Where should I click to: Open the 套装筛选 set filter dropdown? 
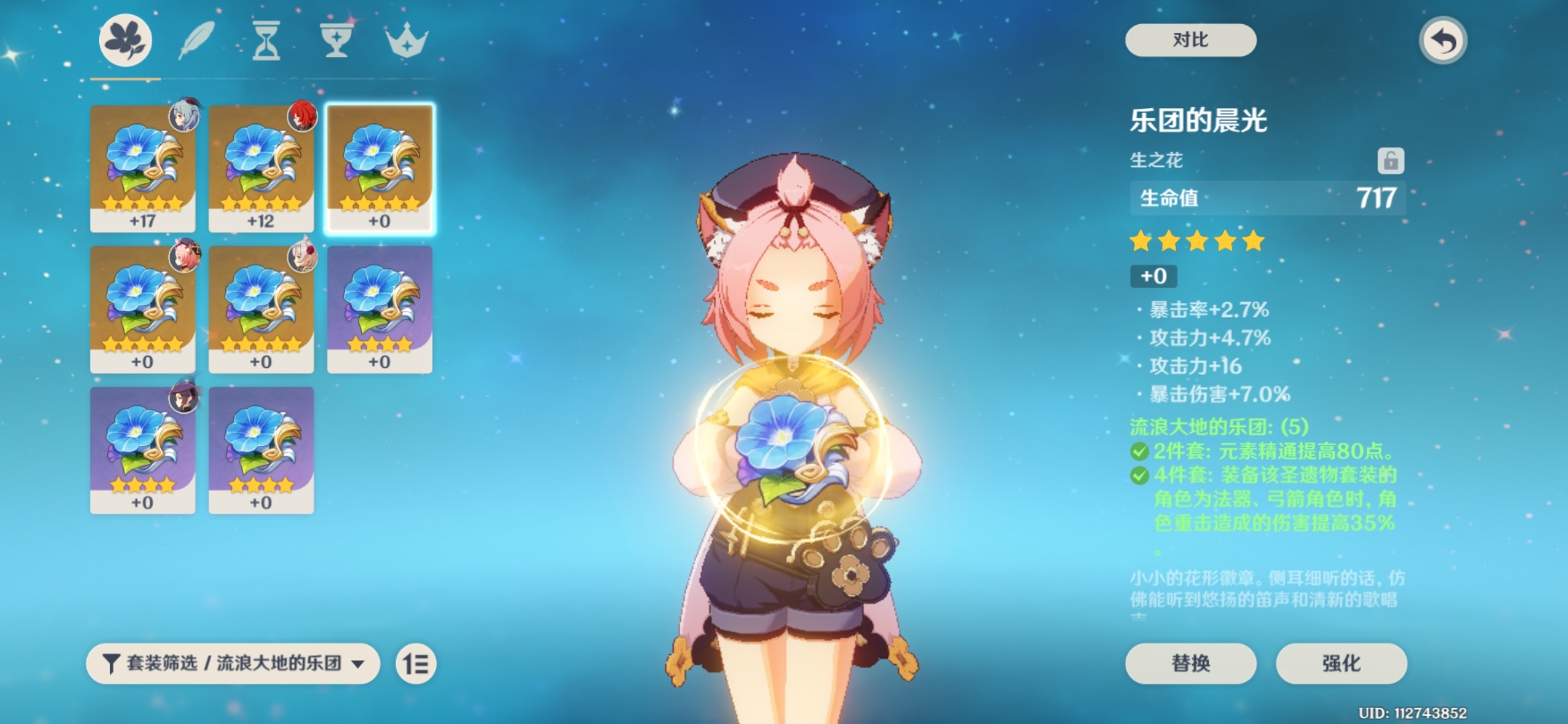233,664
